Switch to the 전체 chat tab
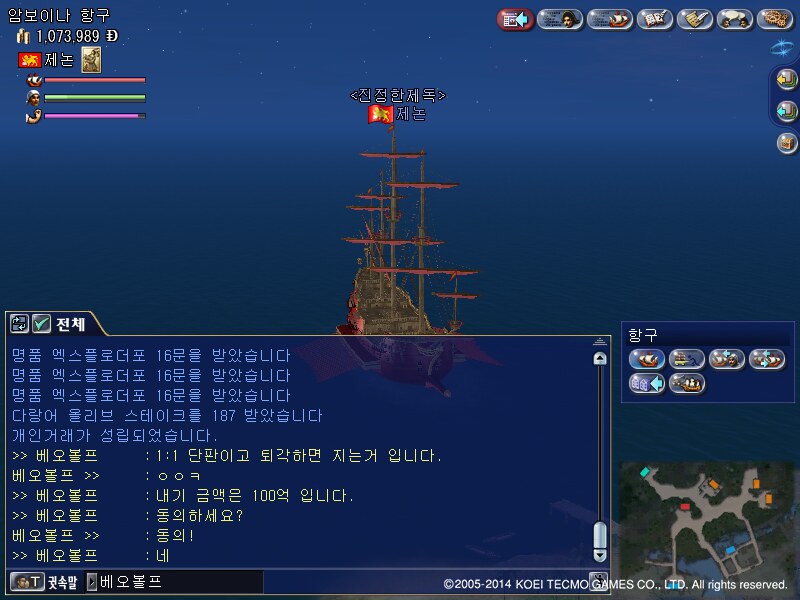Image resolution: width=800 pixels, height=600 pixels. pos(70,324)
